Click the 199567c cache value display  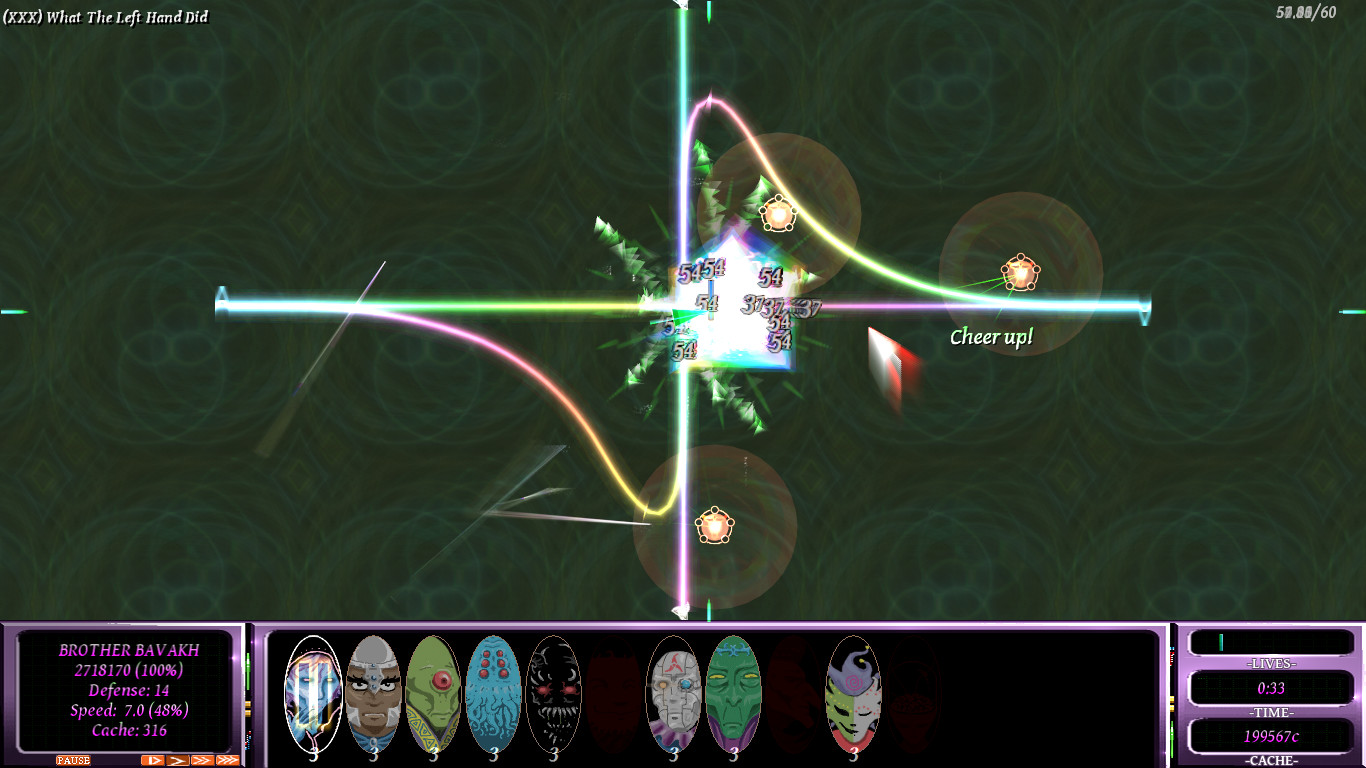coord(1272,735)
